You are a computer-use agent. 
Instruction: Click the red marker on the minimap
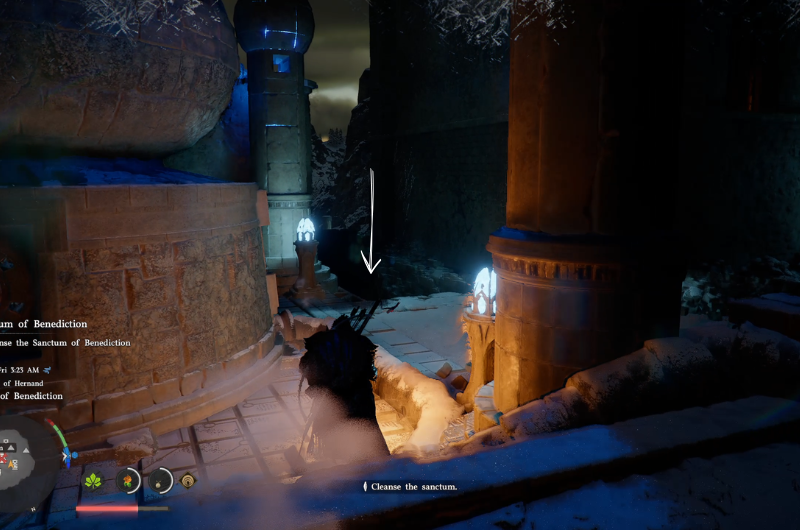tap(4, 459)
